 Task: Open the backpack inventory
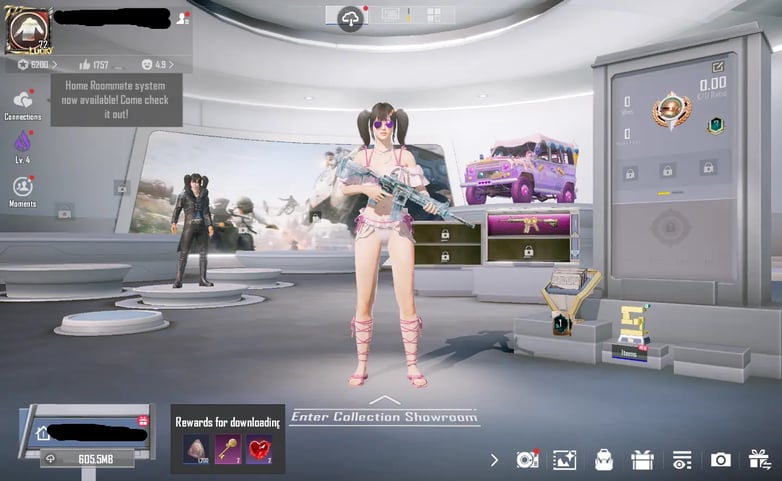point(603,460)
